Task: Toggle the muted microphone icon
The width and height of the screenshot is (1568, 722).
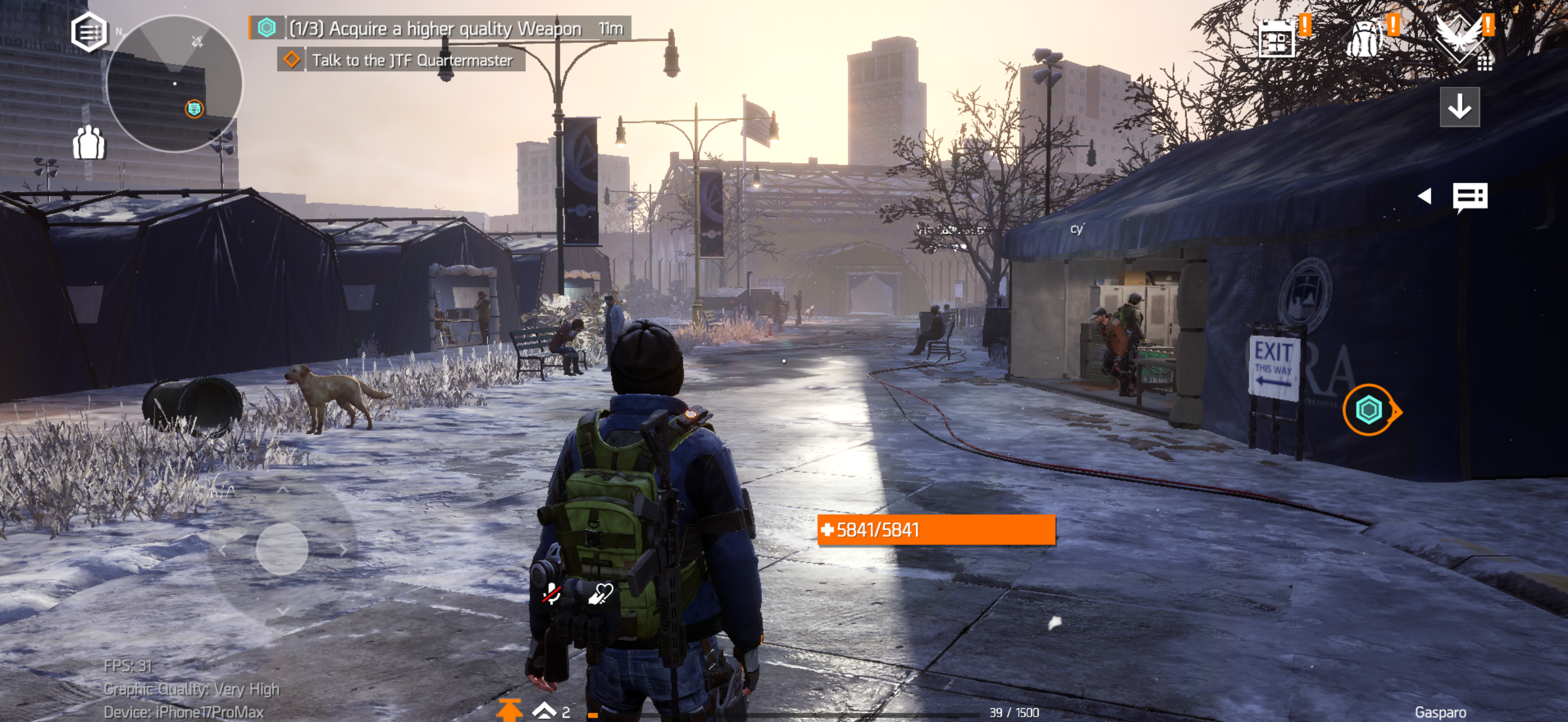Action: 552,592
